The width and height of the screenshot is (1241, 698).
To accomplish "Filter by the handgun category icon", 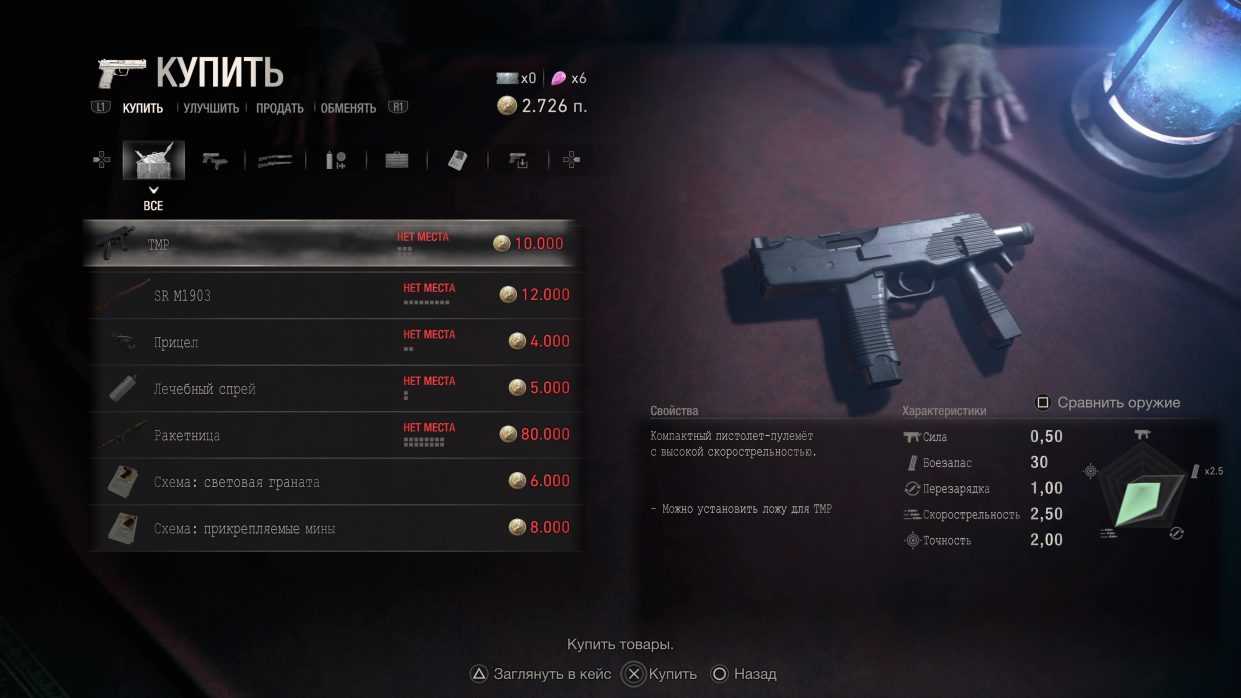I will pyautogui.click(x=214, y=160).
